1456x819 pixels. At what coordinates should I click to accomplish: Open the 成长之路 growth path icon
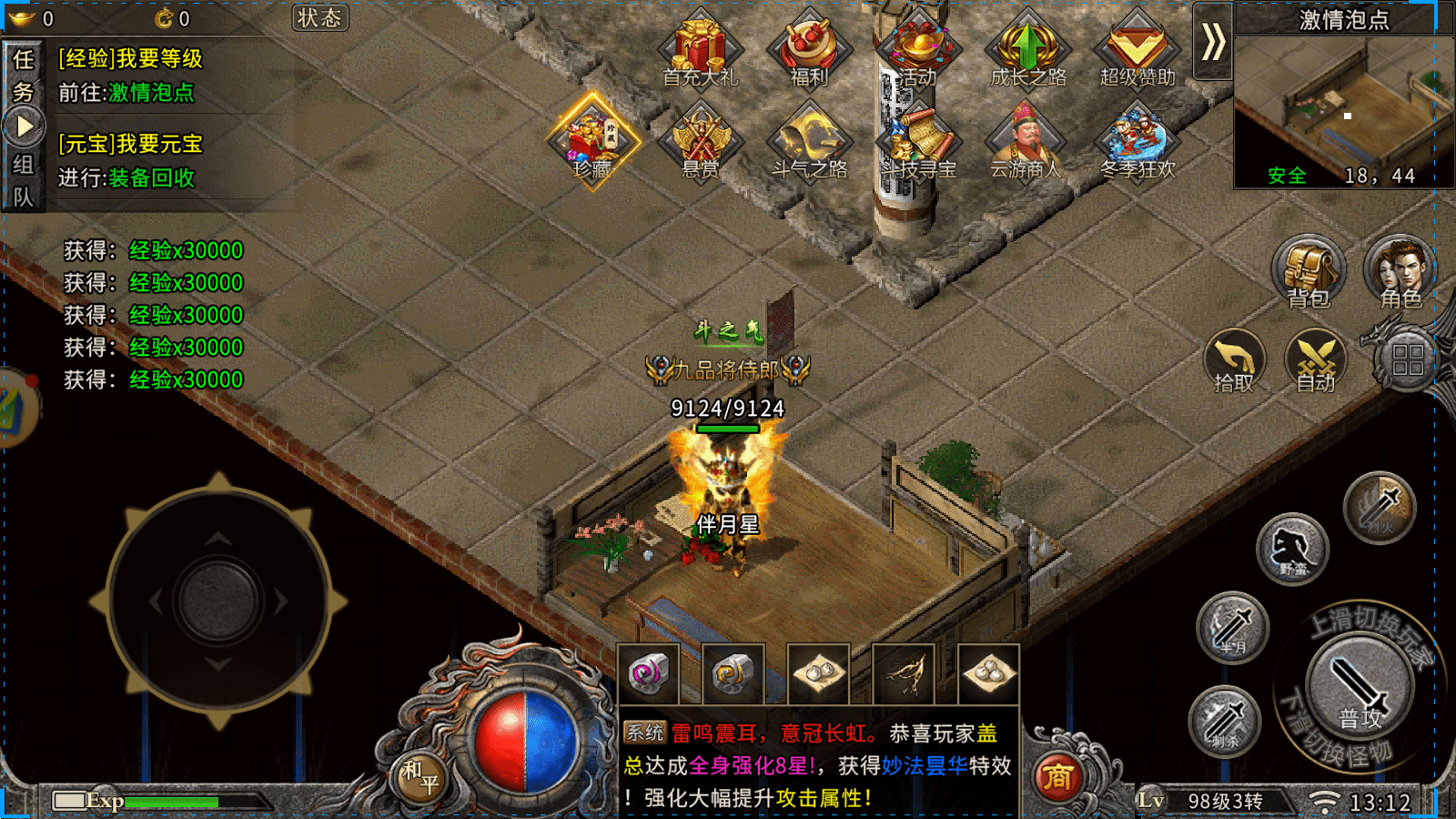[x=1028, y=50]
